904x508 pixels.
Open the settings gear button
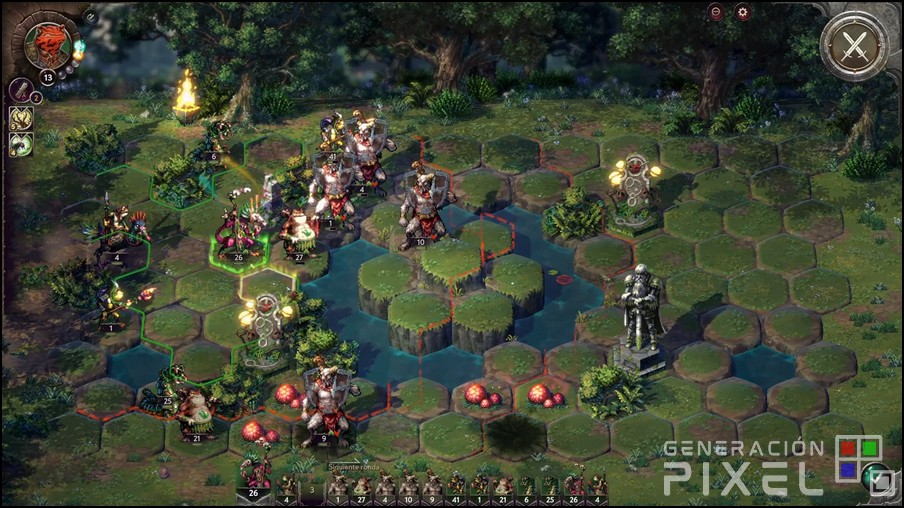pos(742,12)
